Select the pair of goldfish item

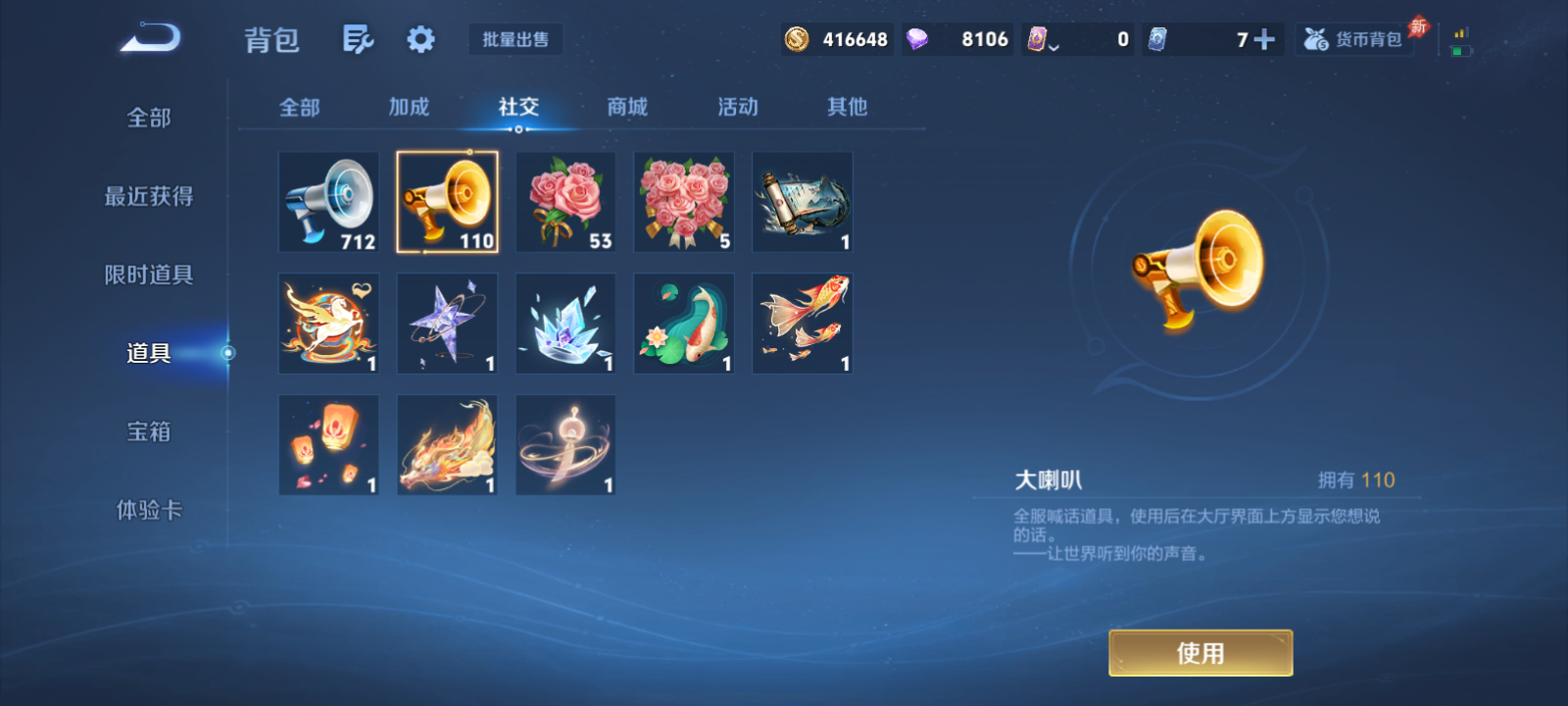(x=802, y=324)
